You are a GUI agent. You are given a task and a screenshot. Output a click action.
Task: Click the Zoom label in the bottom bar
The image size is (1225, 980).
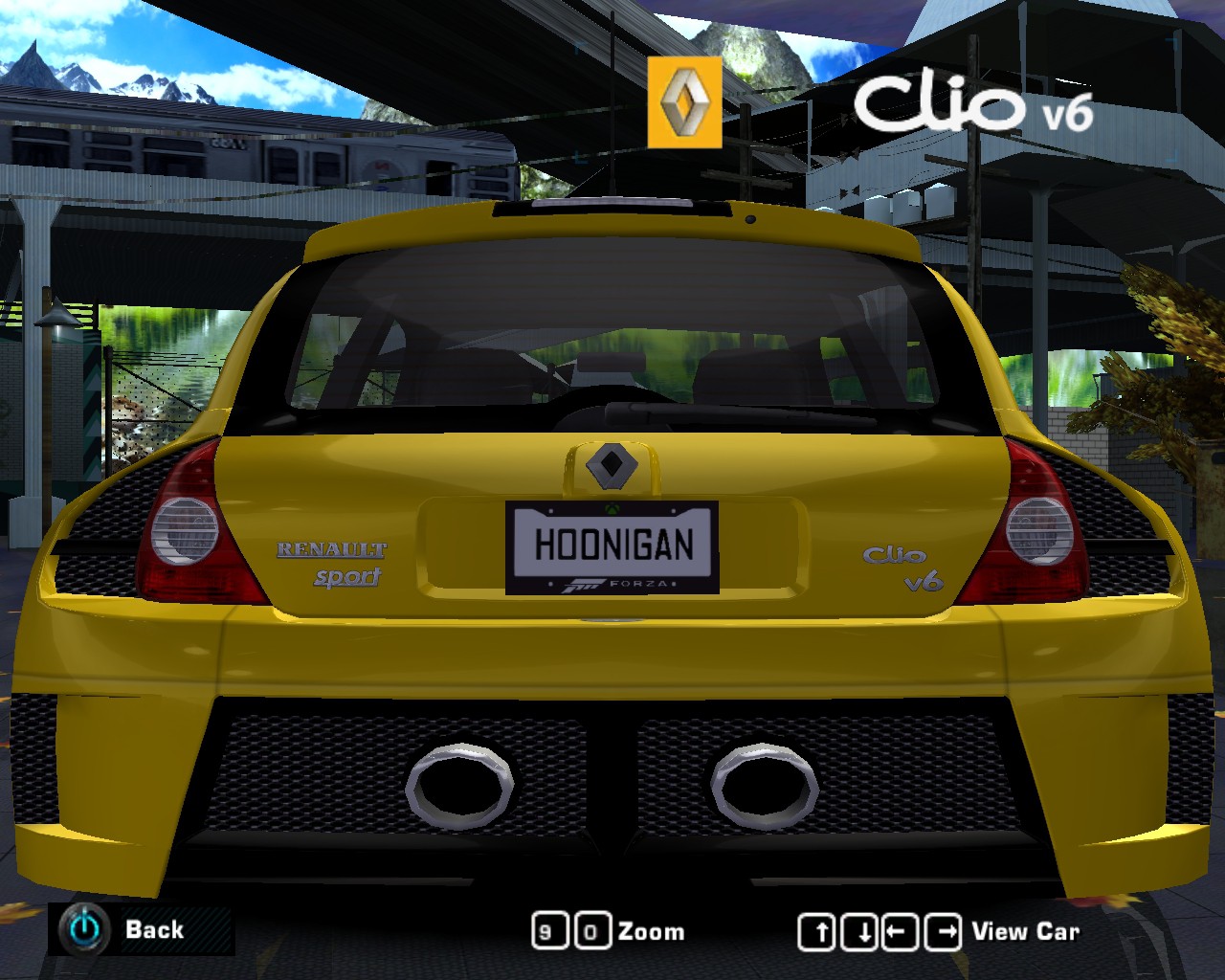pyautogui.click(x=649, y=930)
